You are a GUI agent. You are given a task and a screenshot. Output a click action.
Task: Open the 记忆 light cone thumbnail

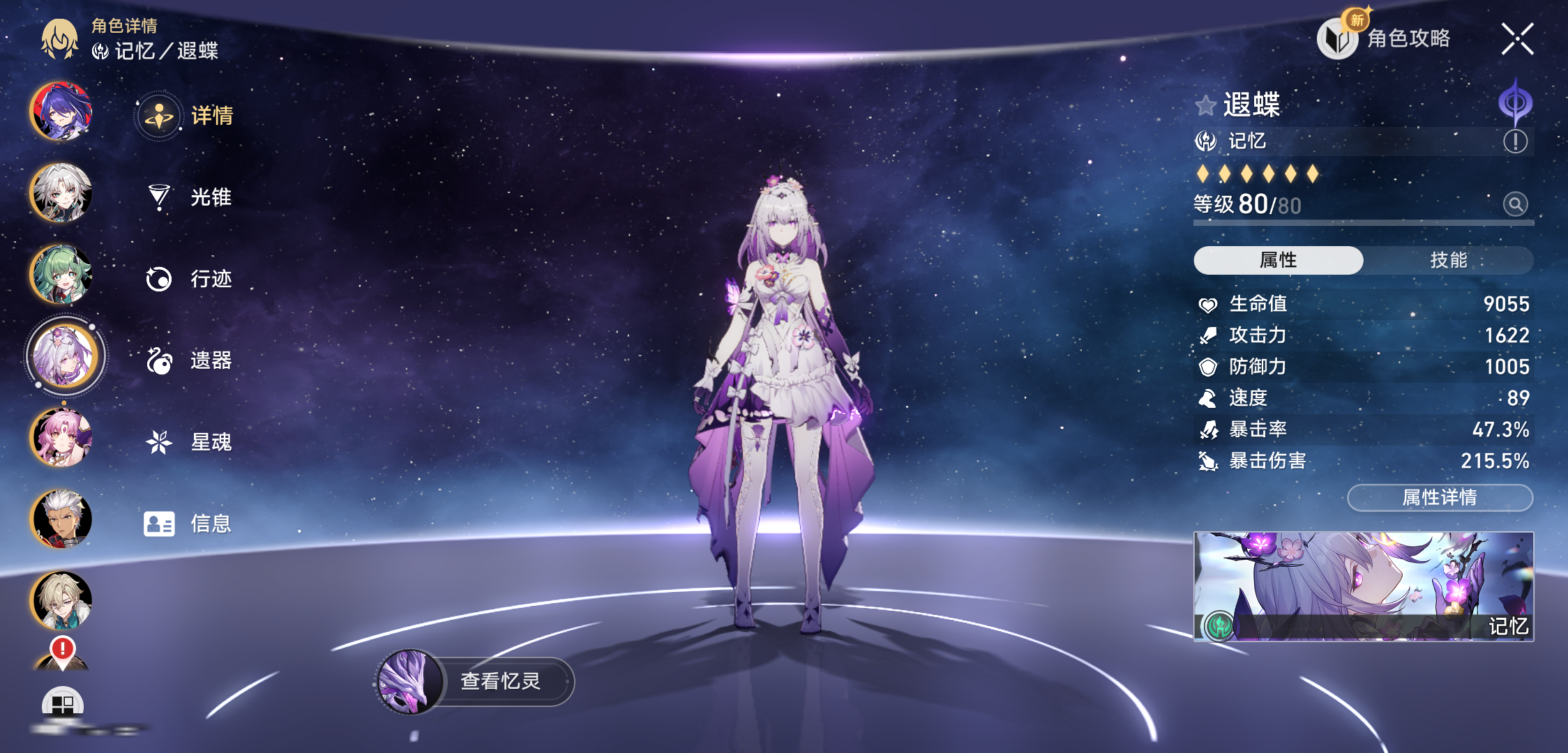1363,586
